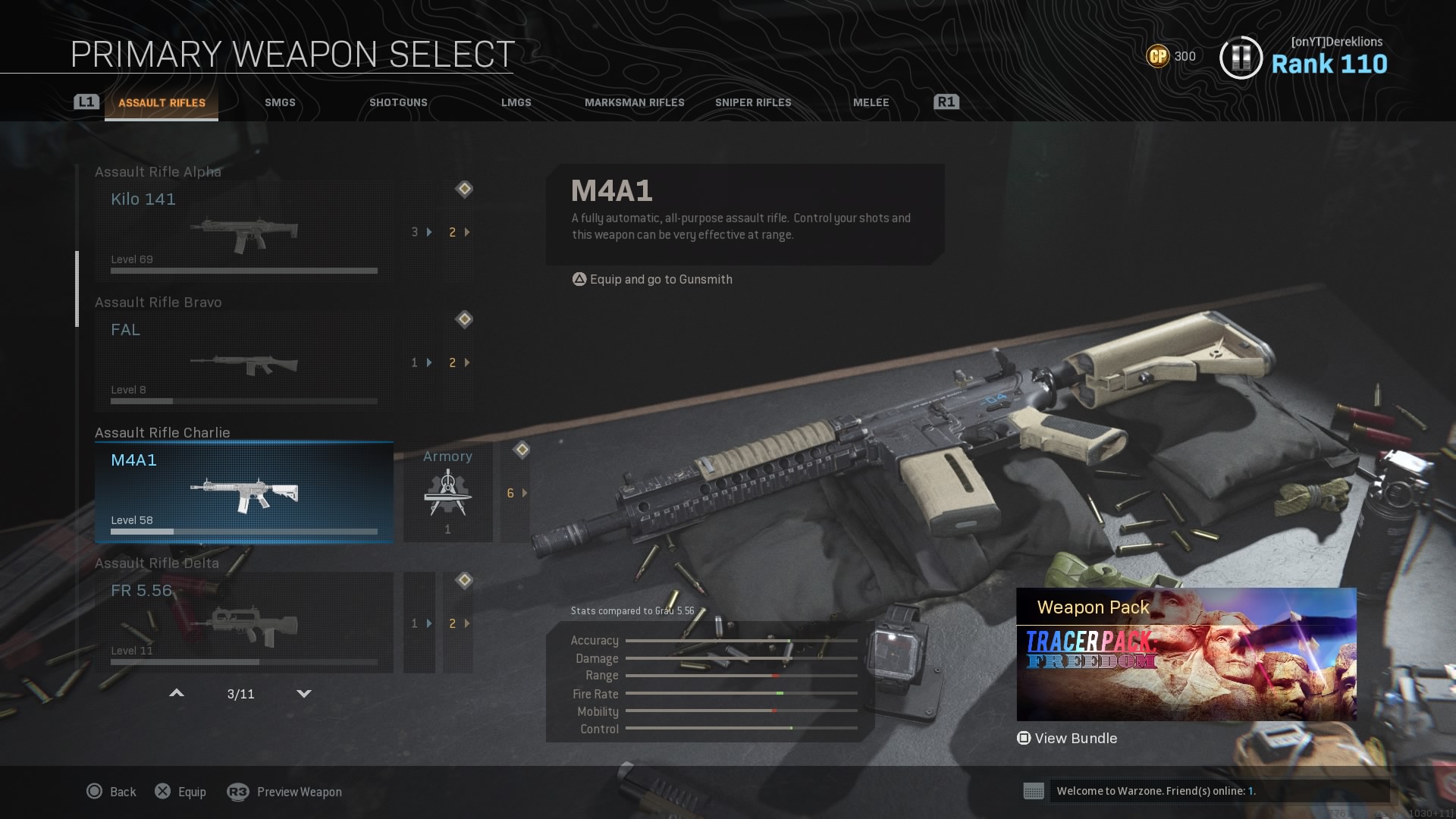Click the L1 shoulder button icon
This screenshot has width=1456, height=819.
tap(86, 100)
